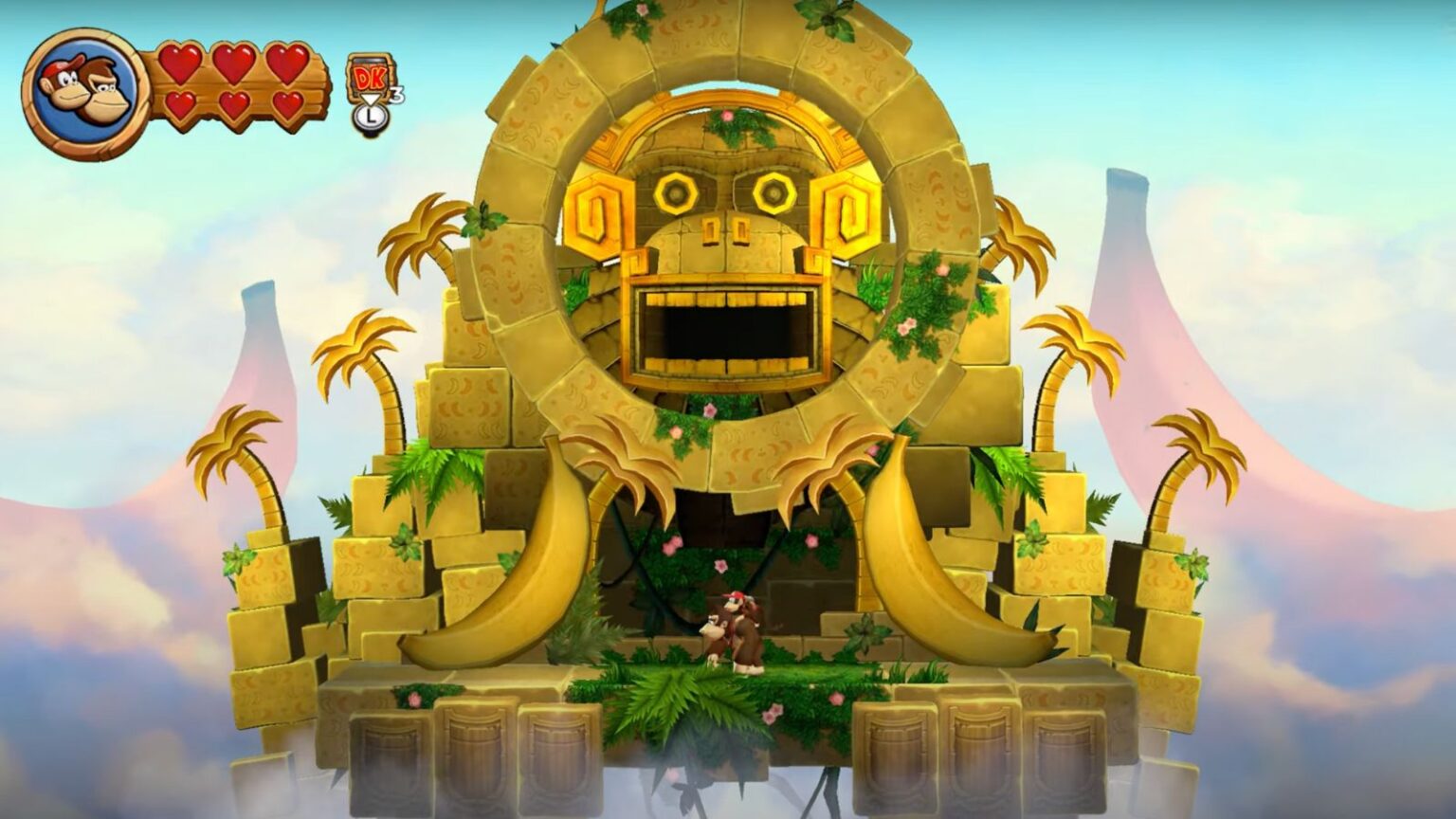Click the glowing right eye of the monkey statue

click(773, 191)
